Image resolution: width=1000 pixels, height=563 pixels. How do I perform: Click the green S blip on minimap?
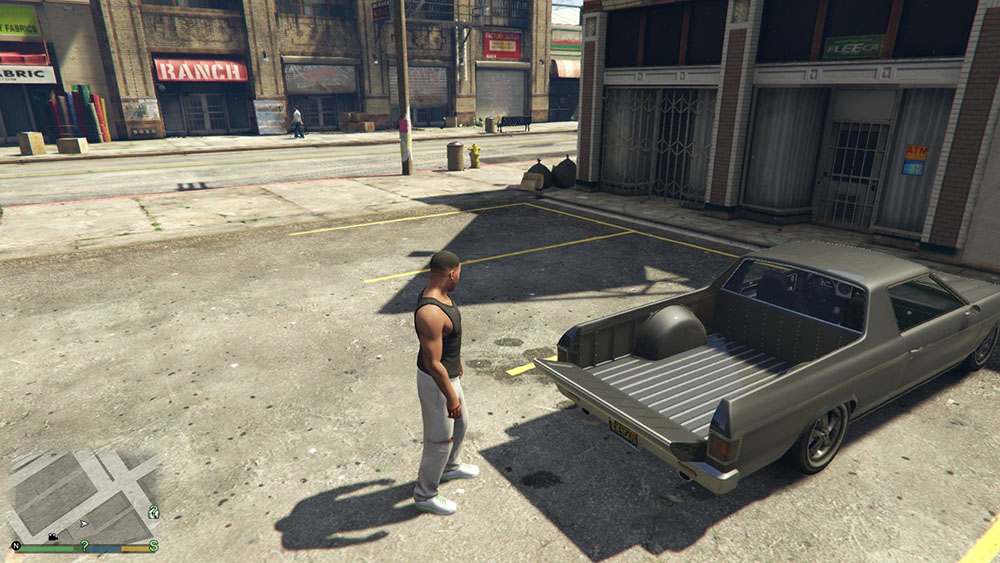[153, 545]
